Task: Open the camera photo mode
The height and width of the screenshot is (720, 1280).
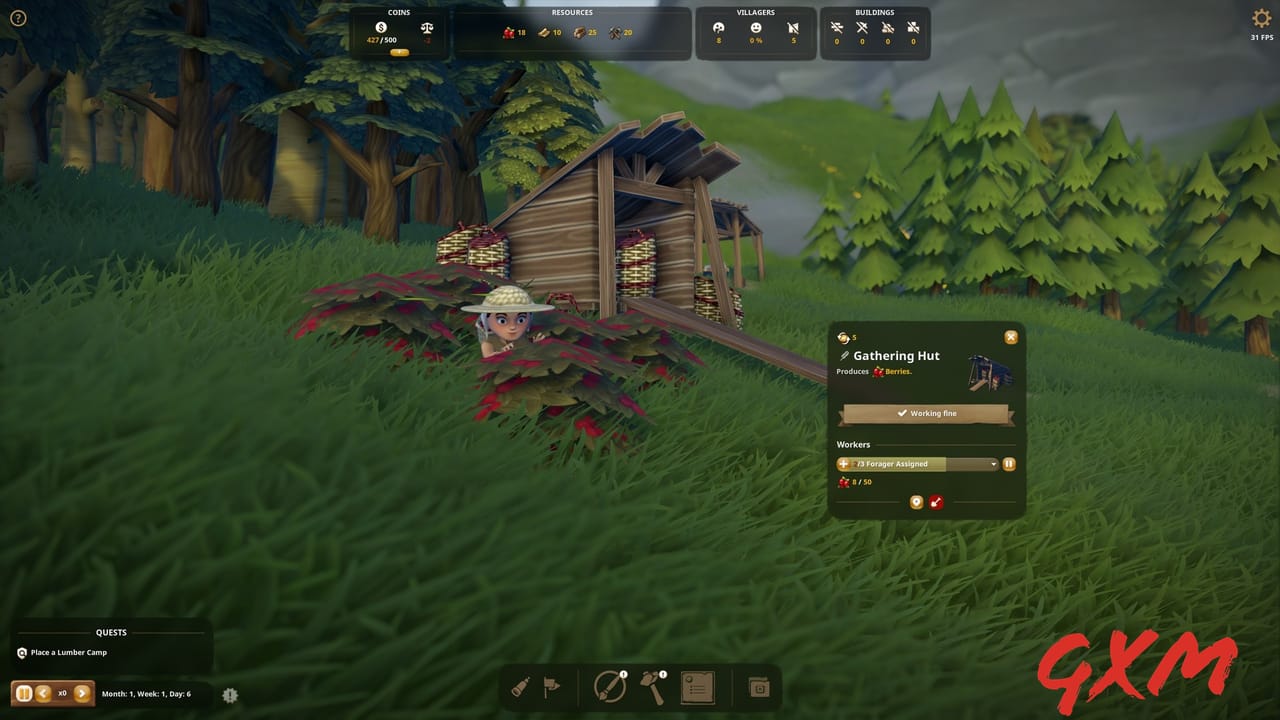Action: point(759,688)
